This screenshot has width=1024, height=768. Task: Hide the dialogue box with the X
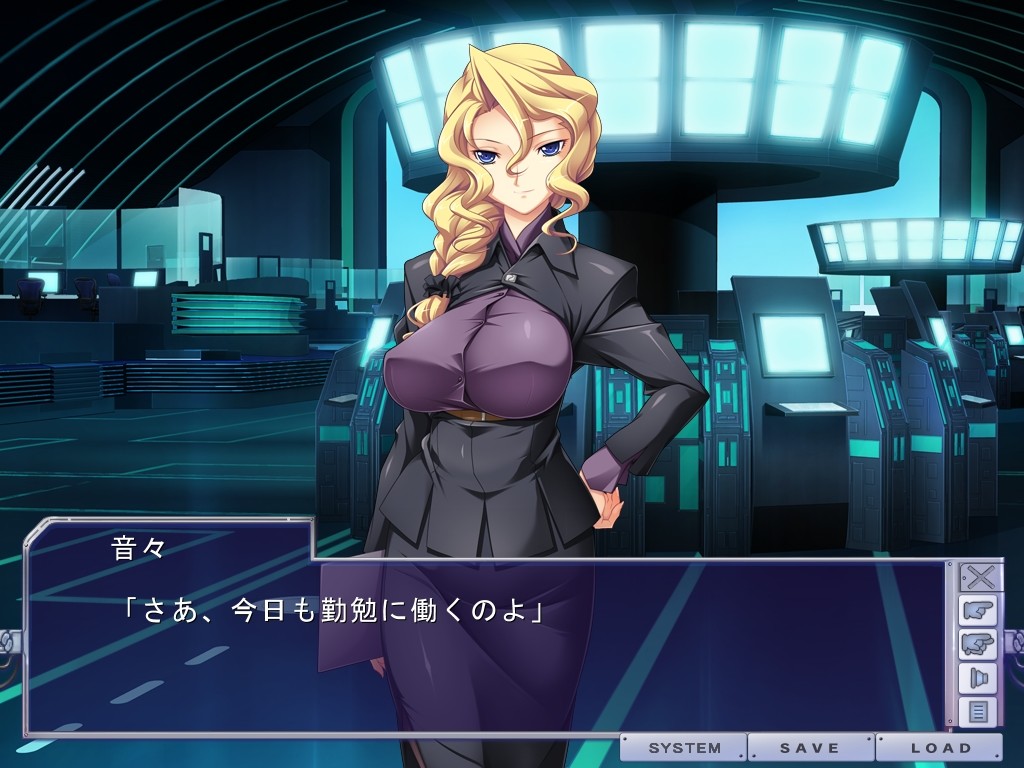[x=976, y=578]
